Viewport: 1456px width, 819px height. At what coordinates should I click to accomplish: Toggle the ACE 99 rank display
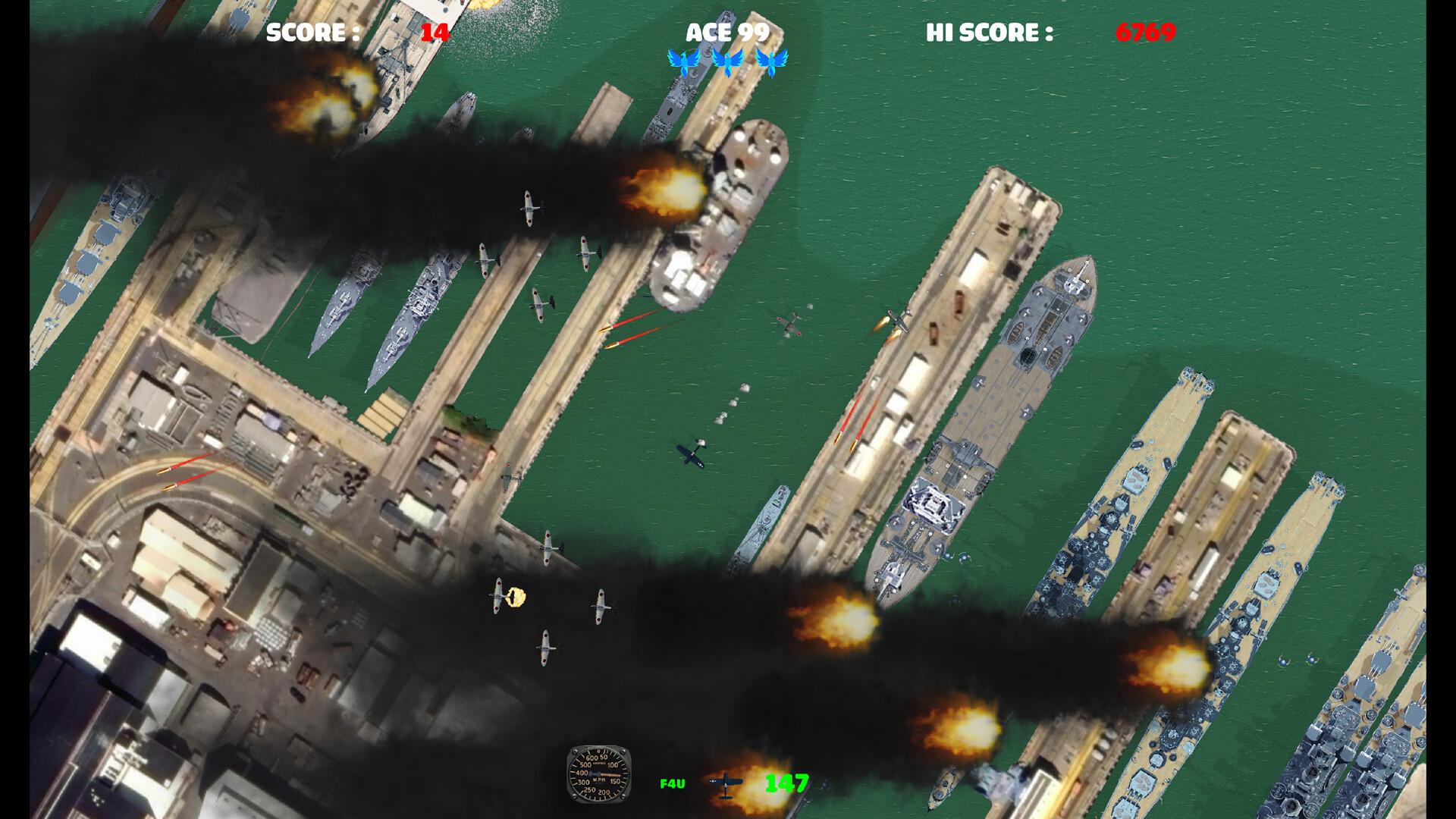(x=728, y=32)
